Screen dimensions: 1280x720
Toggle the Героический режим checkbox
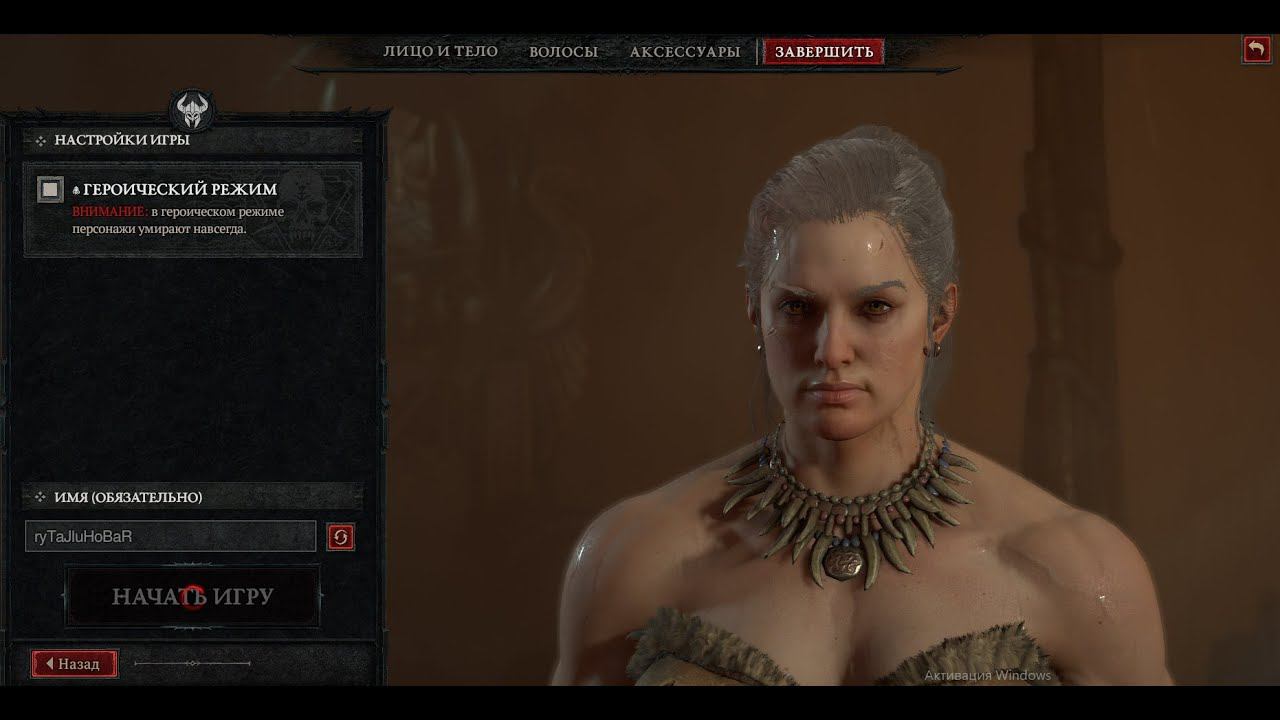tap(50, 189)
